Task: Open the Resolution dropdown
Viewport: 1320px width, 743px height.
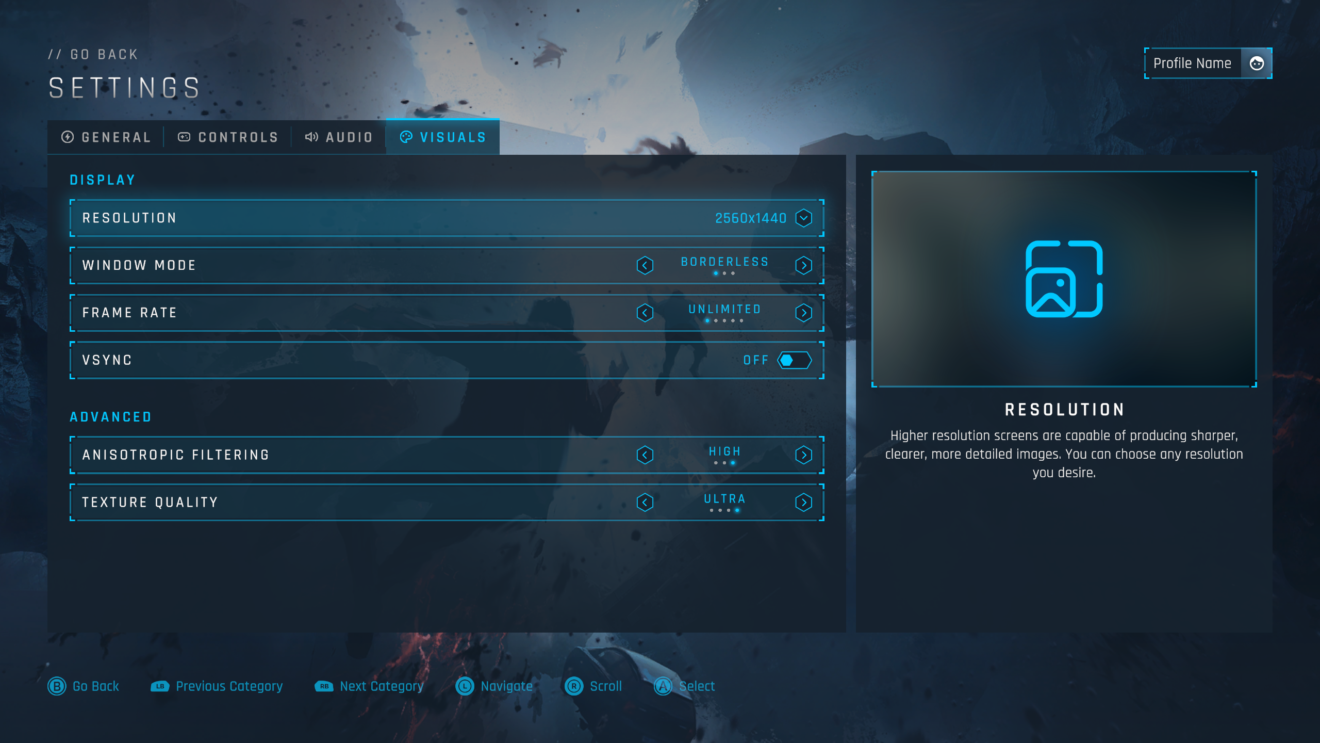Action: 803,217
